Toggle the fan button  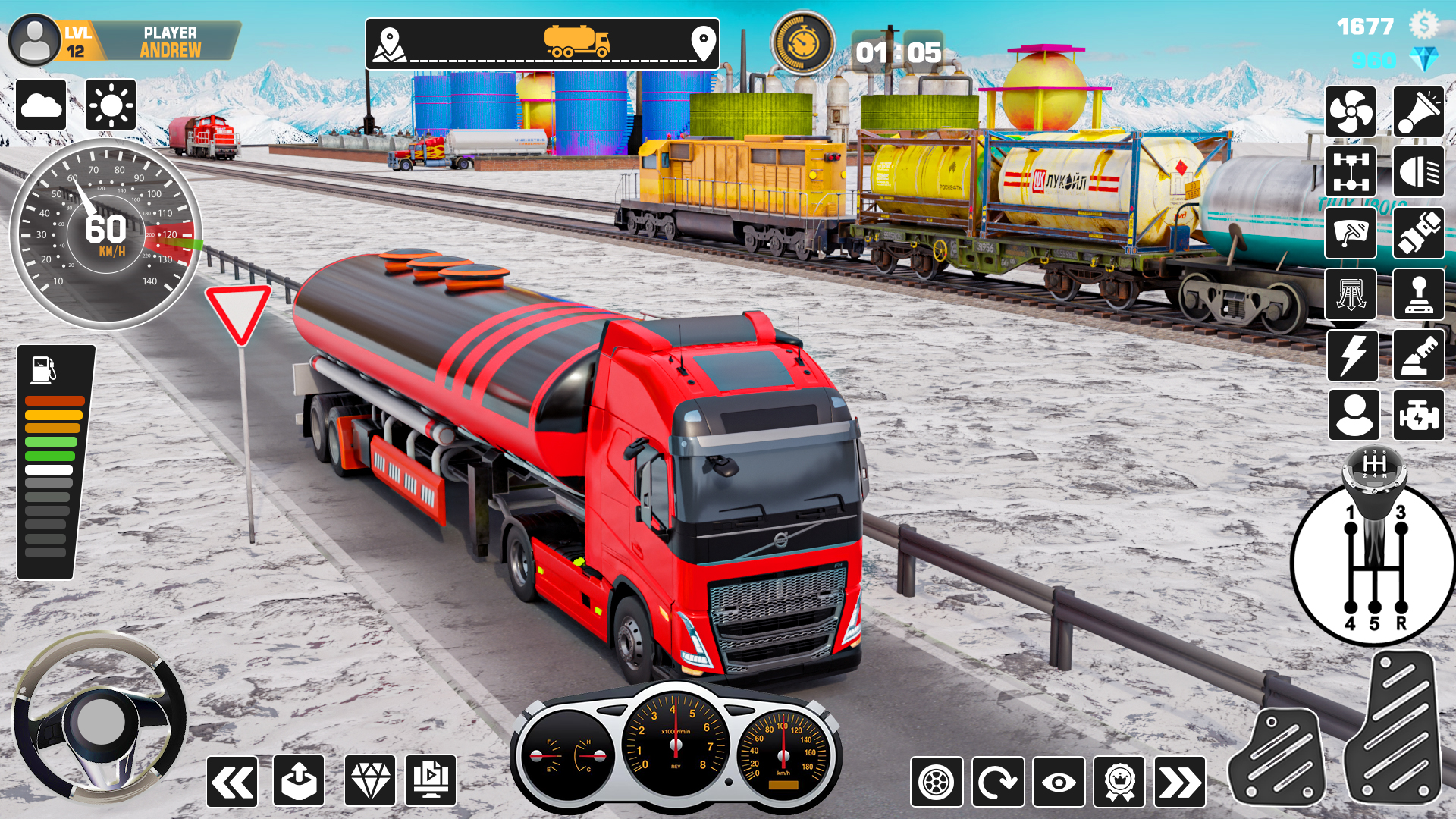coord(1351,112)
